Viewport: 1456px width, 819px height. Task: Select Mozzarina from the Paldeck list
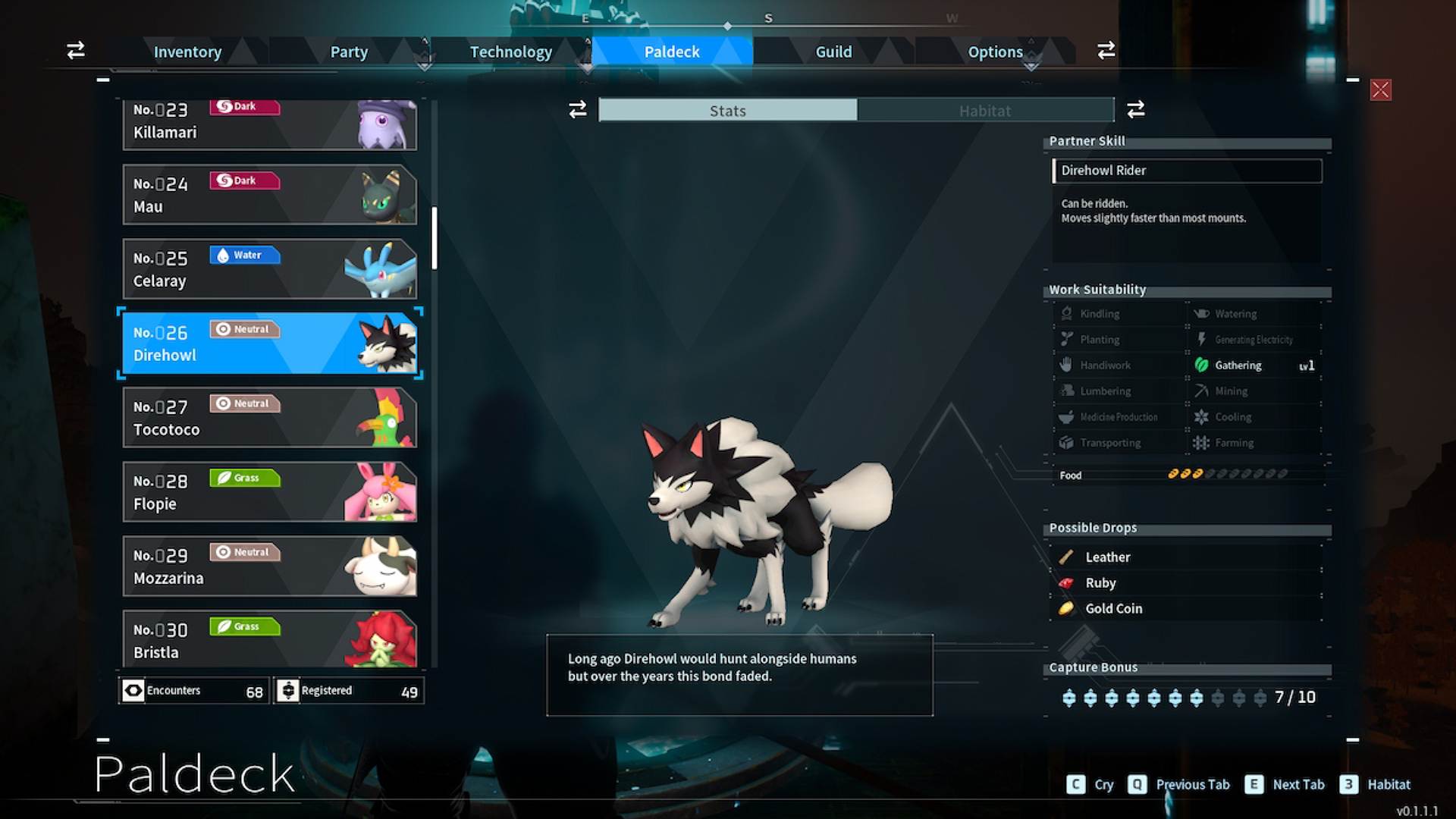(x=269, y=566)
